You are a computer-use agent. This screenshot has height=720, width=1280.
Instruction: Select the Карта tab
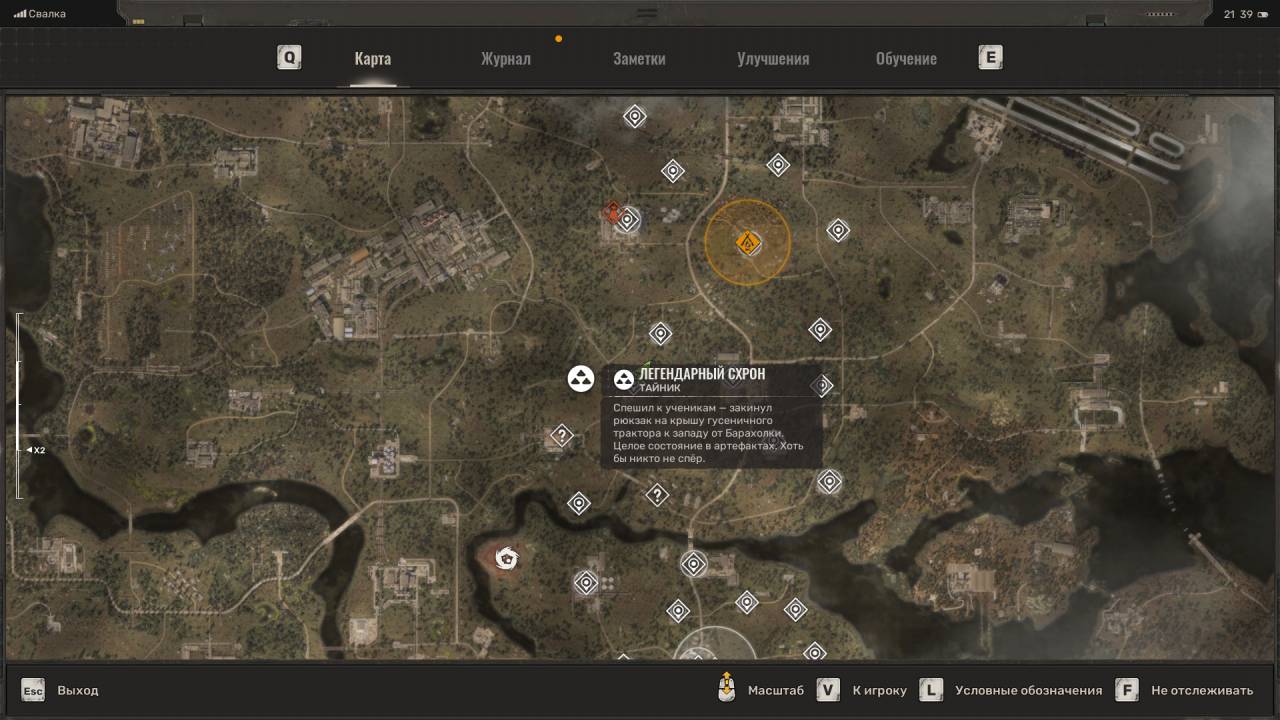[x=373, y=58]
